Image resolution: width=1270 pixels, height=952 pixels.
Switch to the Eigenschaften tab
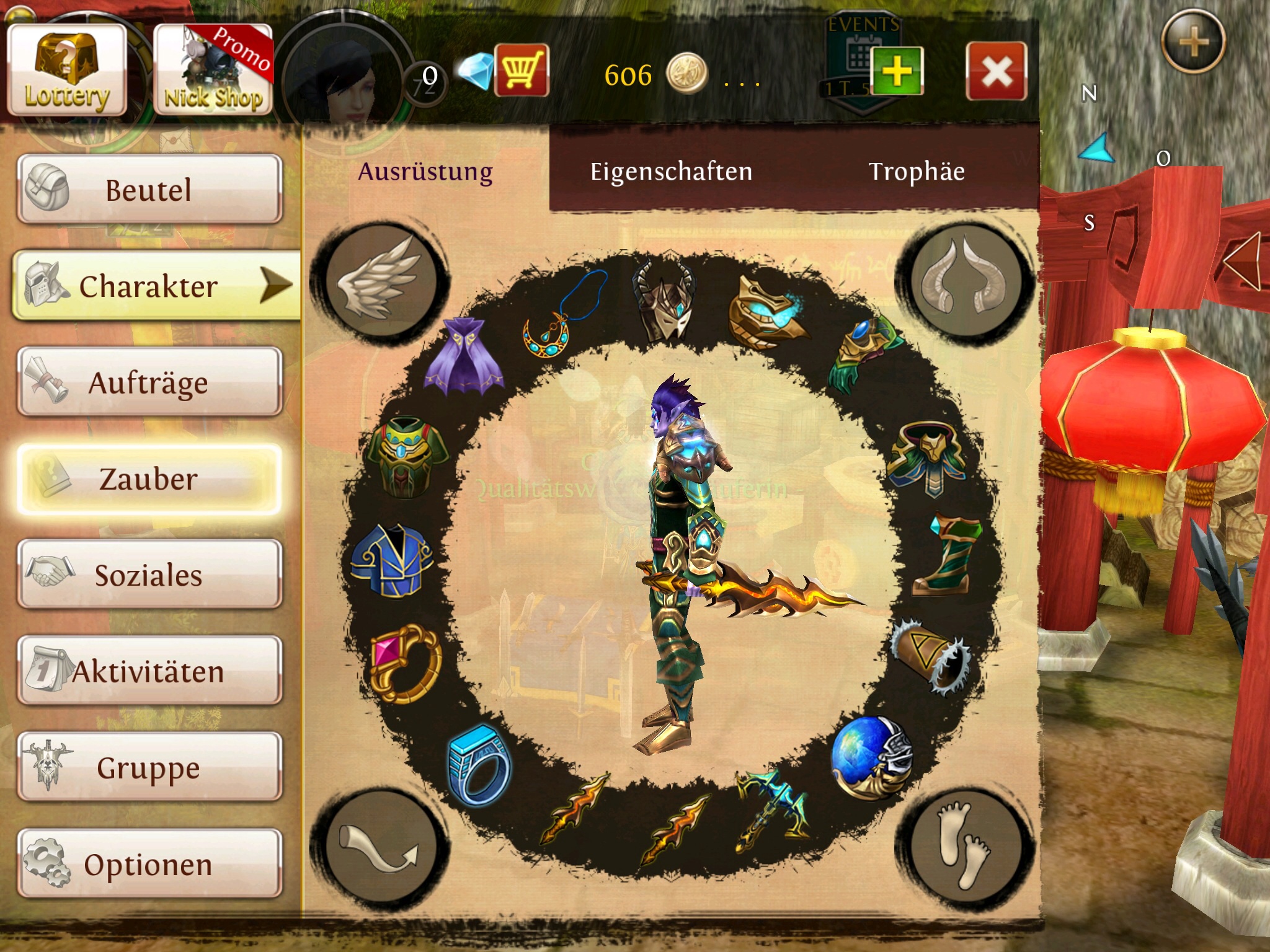tap(671, 172)
